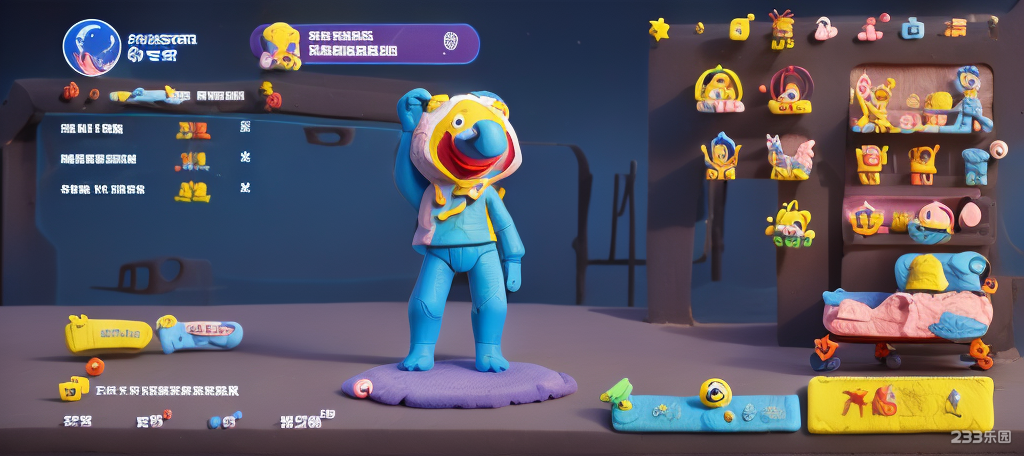Select the red ring creature item
Screen dimensions: 1024x456
point(790,89)
